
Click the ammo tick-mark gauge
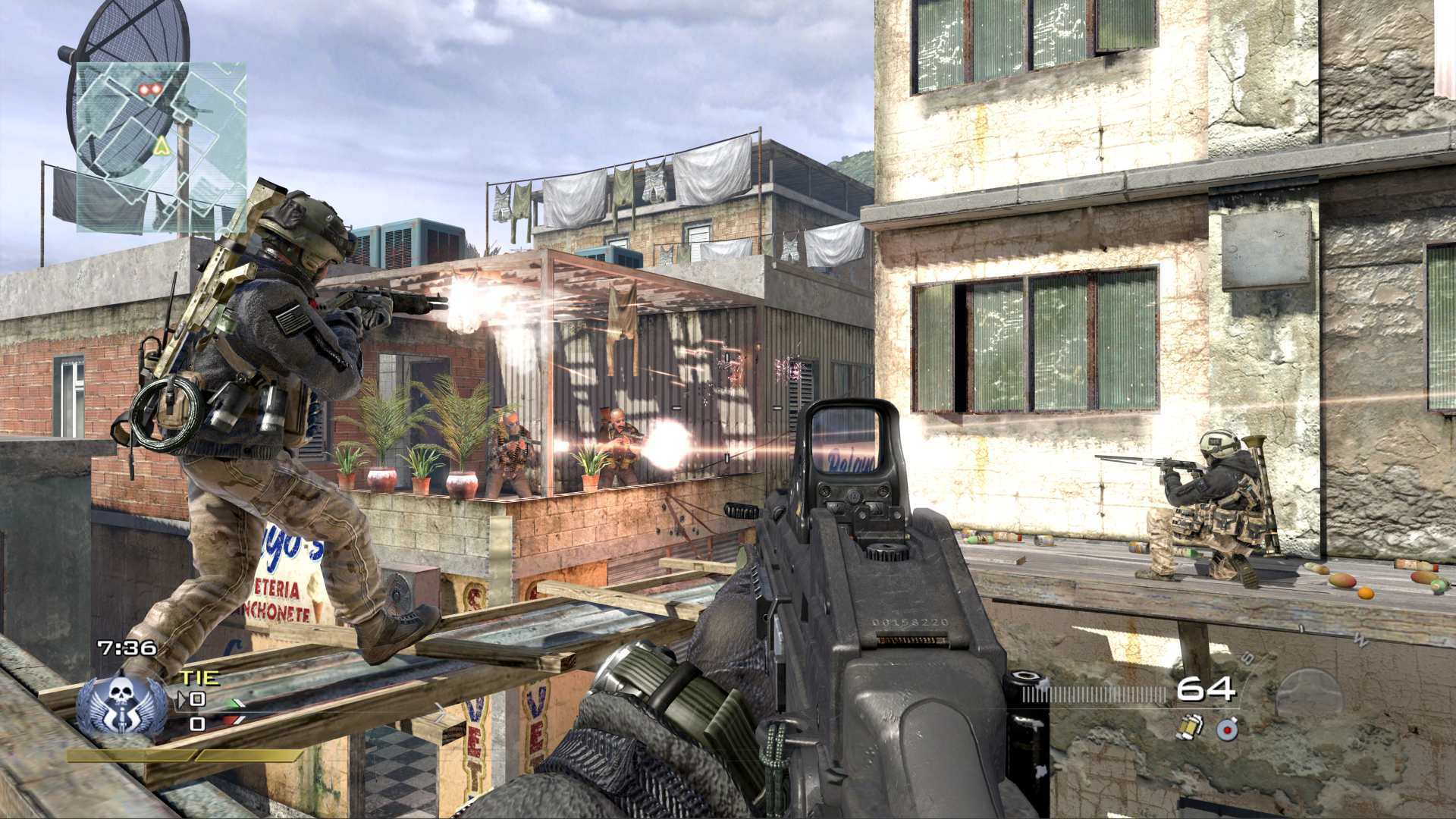1096,692
